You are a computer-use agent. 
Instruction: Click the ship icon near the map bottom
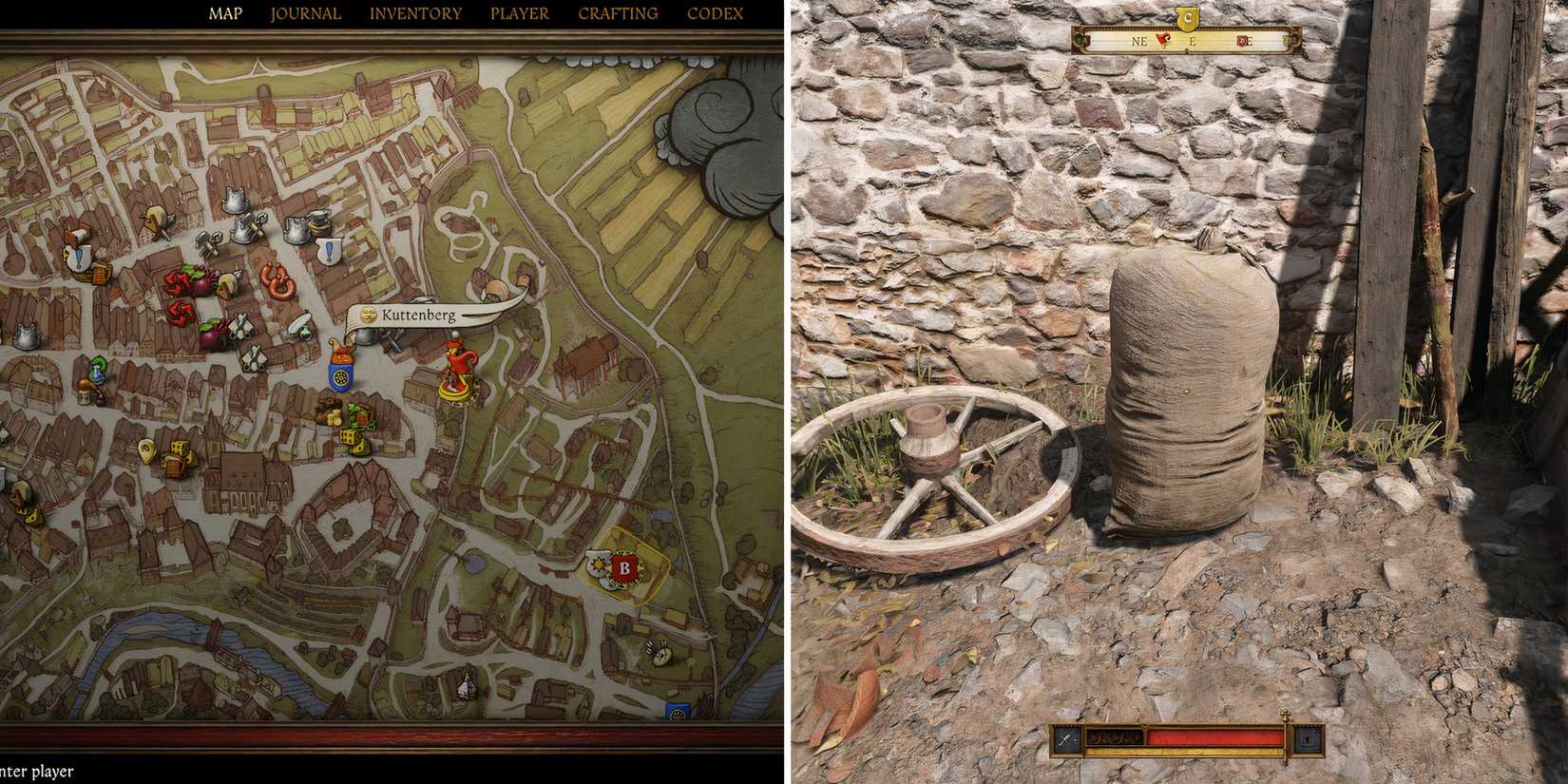(466, 686)
